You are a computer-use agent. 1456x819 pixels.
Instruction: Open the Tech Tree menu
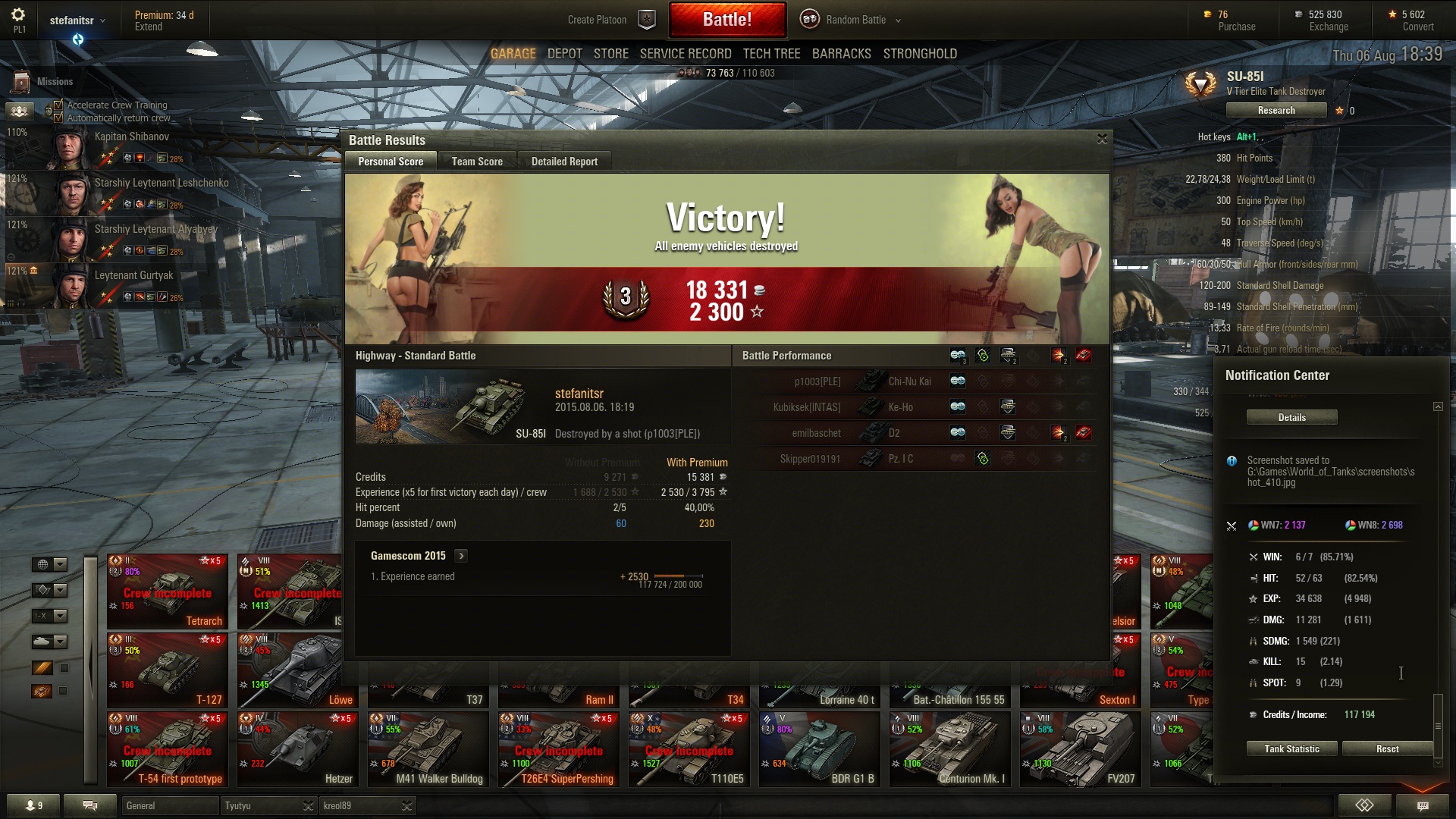pyautogui.click(x=771, y=54)
